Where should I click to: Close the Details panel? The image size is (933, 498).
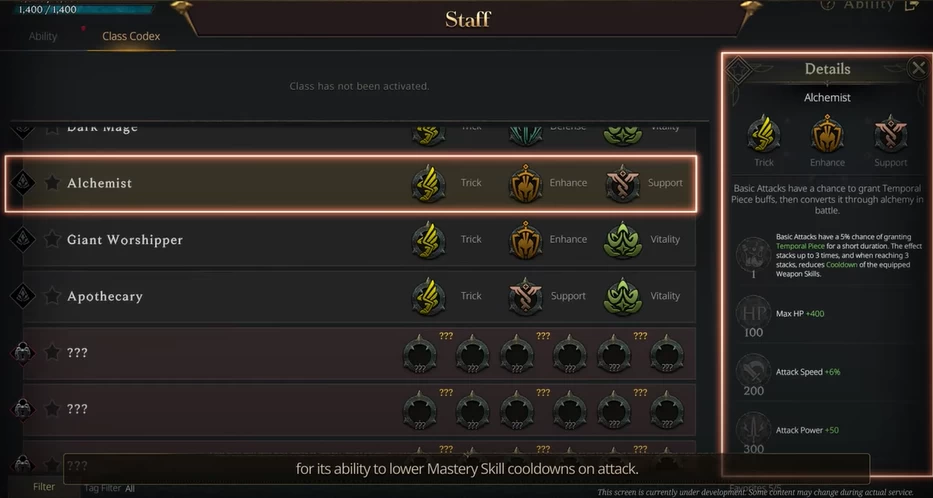[918, 68]
